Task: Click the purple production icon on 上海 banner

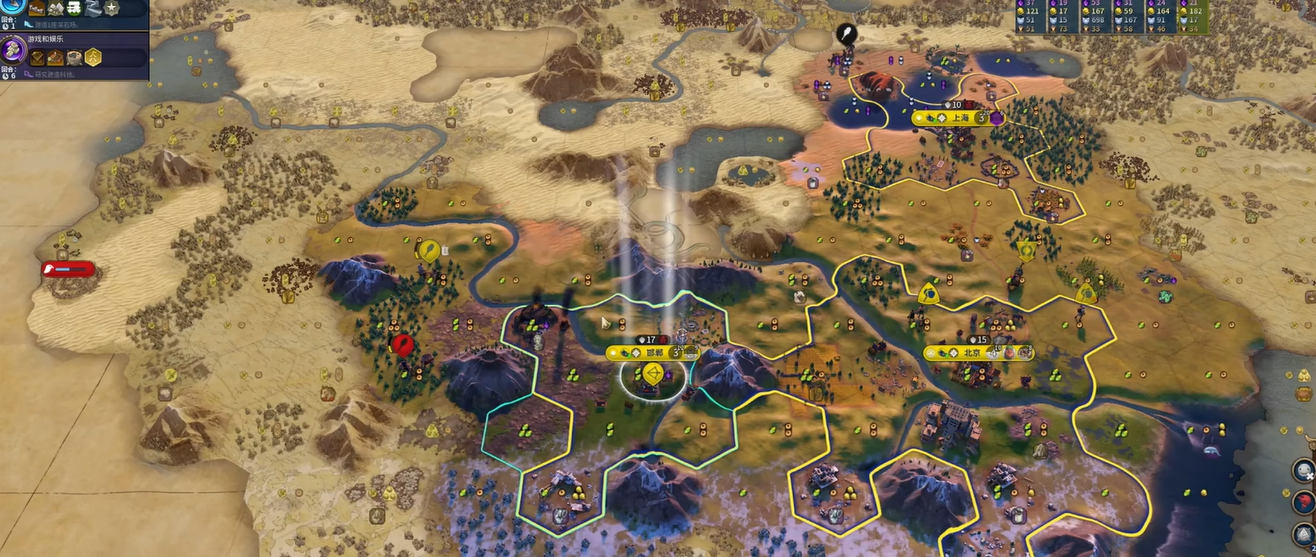Action: click(x=997, y=118)
